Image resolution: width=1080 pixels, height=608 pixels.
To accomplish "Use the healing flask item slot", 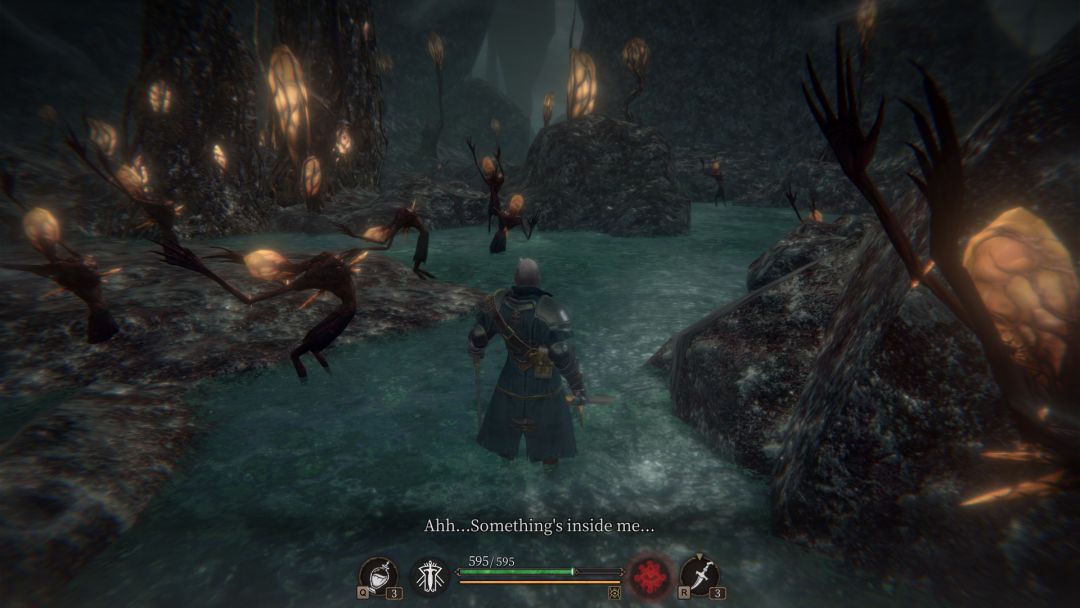I will pyautogui.click(x=378, y=576).
